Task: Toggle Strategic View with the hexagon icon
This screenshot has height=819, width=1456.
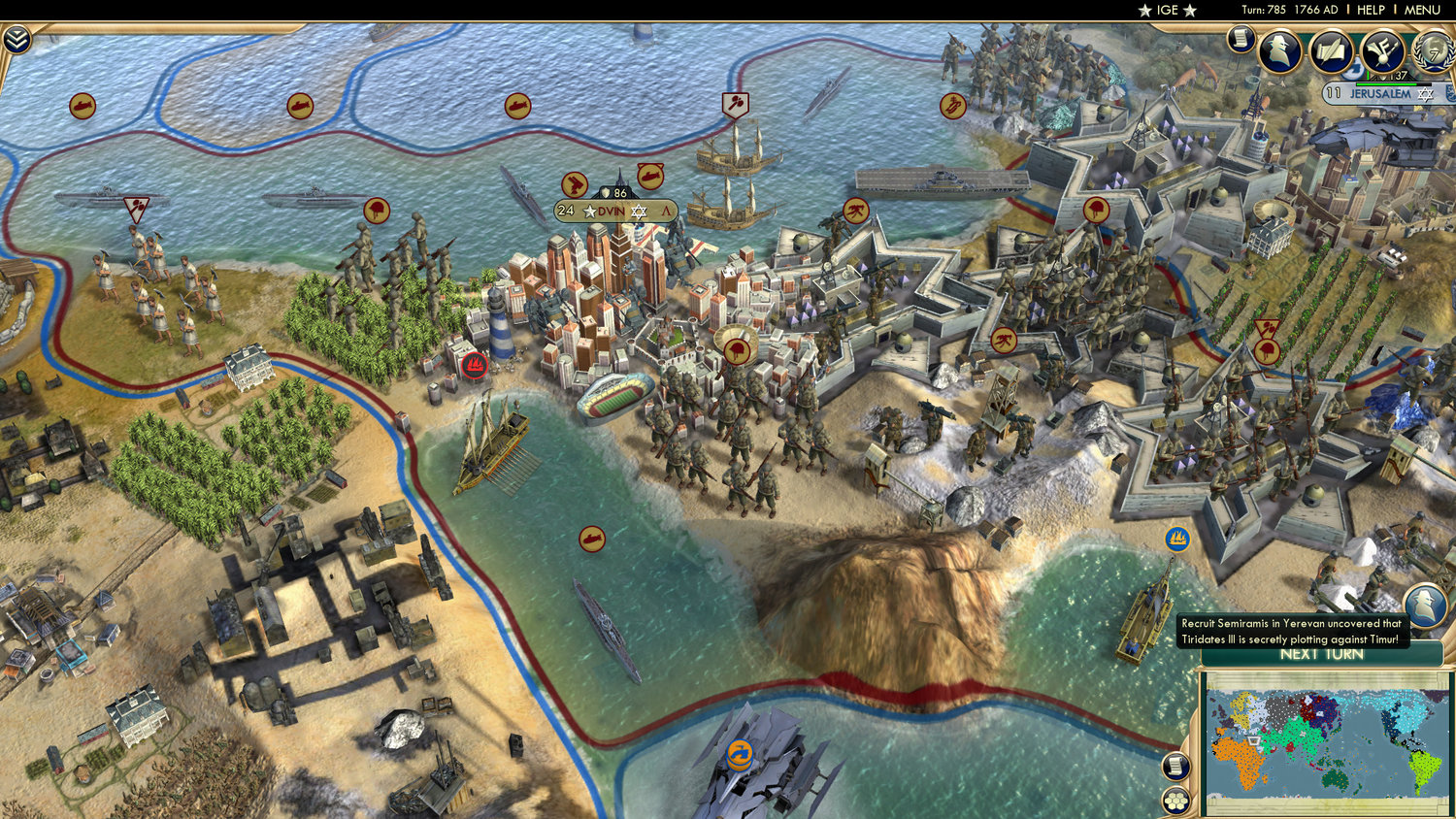Action: (x=1175, y=800)
